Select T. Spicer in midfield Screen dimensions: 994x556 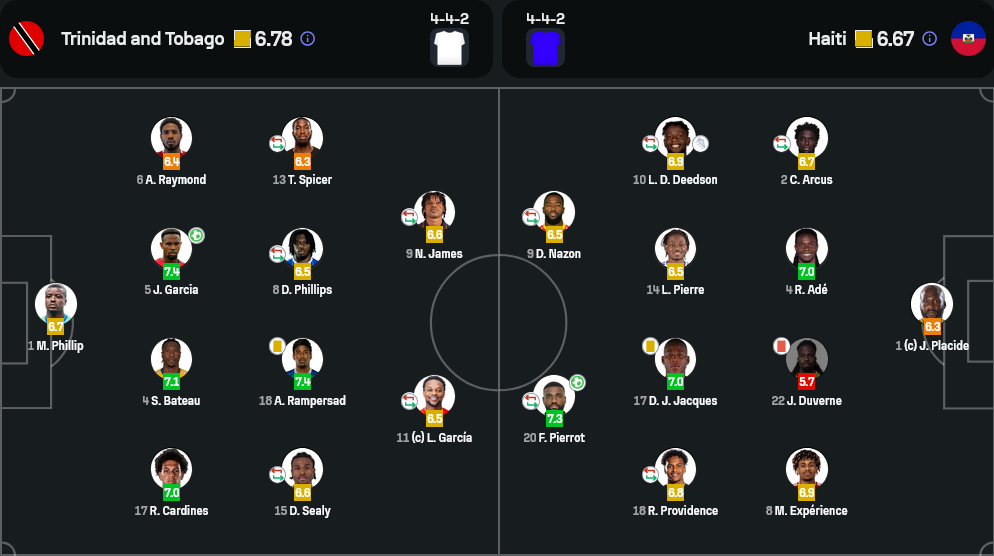pyautogui.click(x=302, y=139)
